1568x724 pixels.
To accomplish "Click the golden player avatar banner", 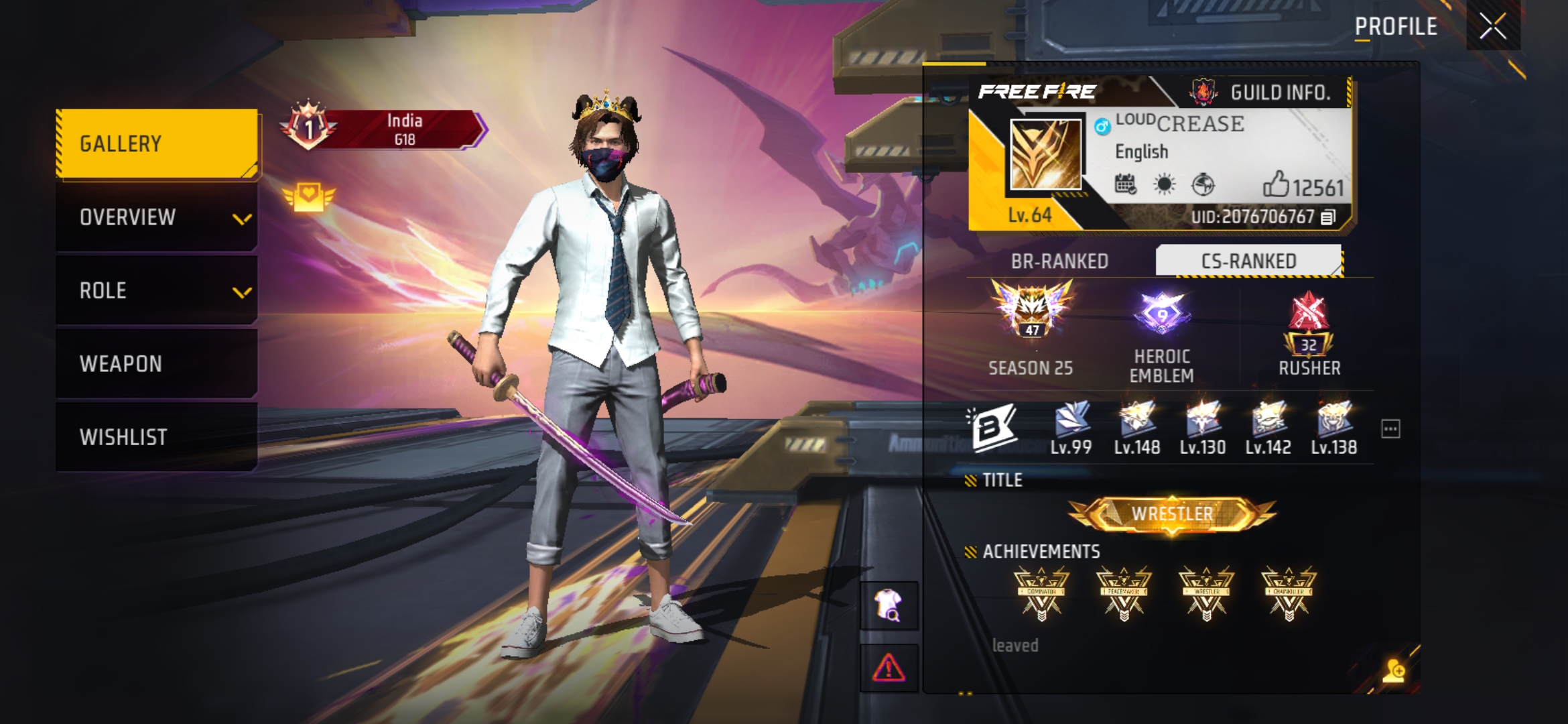I will (x=1045, y=155).
